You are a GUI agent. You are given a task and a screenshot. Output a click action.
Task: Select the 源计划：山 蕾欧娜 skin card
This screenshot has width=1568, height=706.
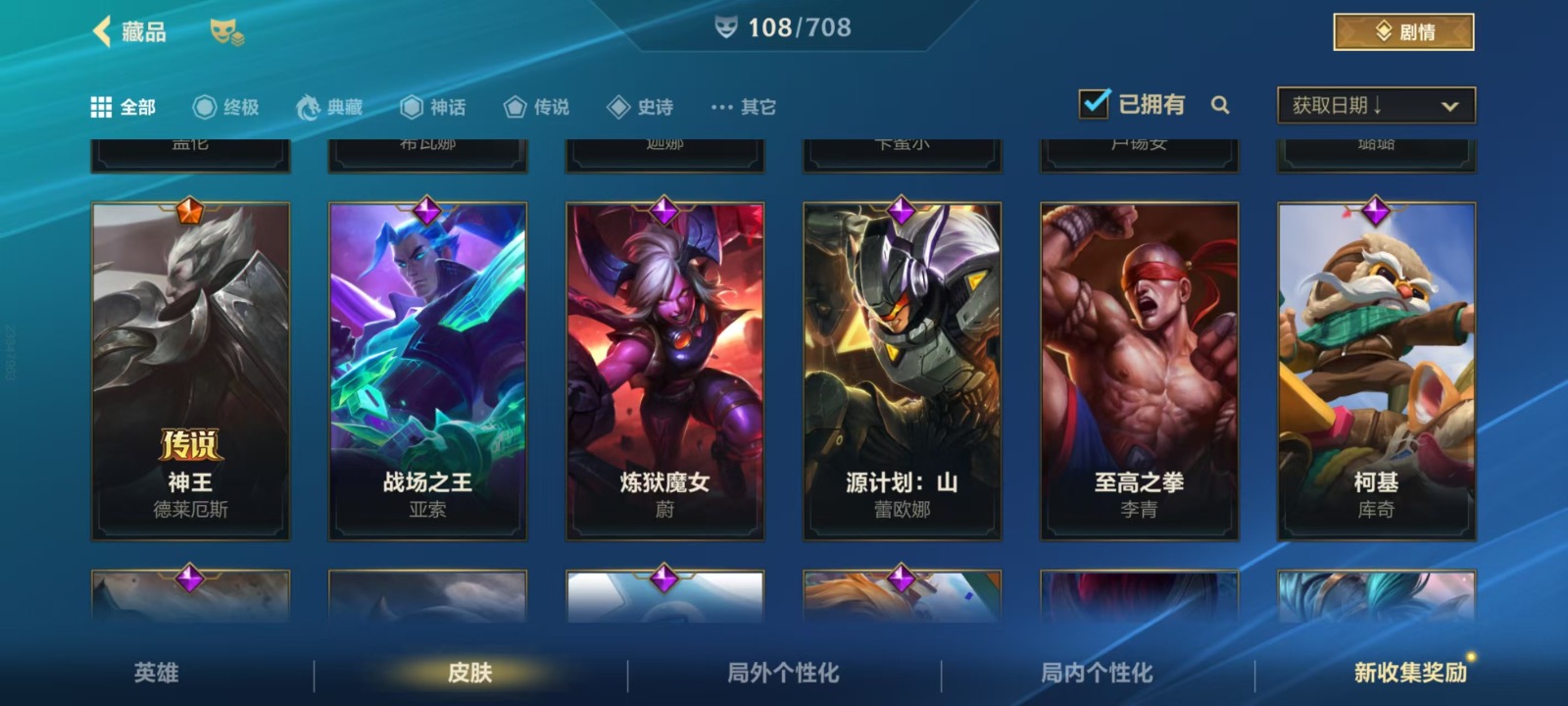[902, 371]
